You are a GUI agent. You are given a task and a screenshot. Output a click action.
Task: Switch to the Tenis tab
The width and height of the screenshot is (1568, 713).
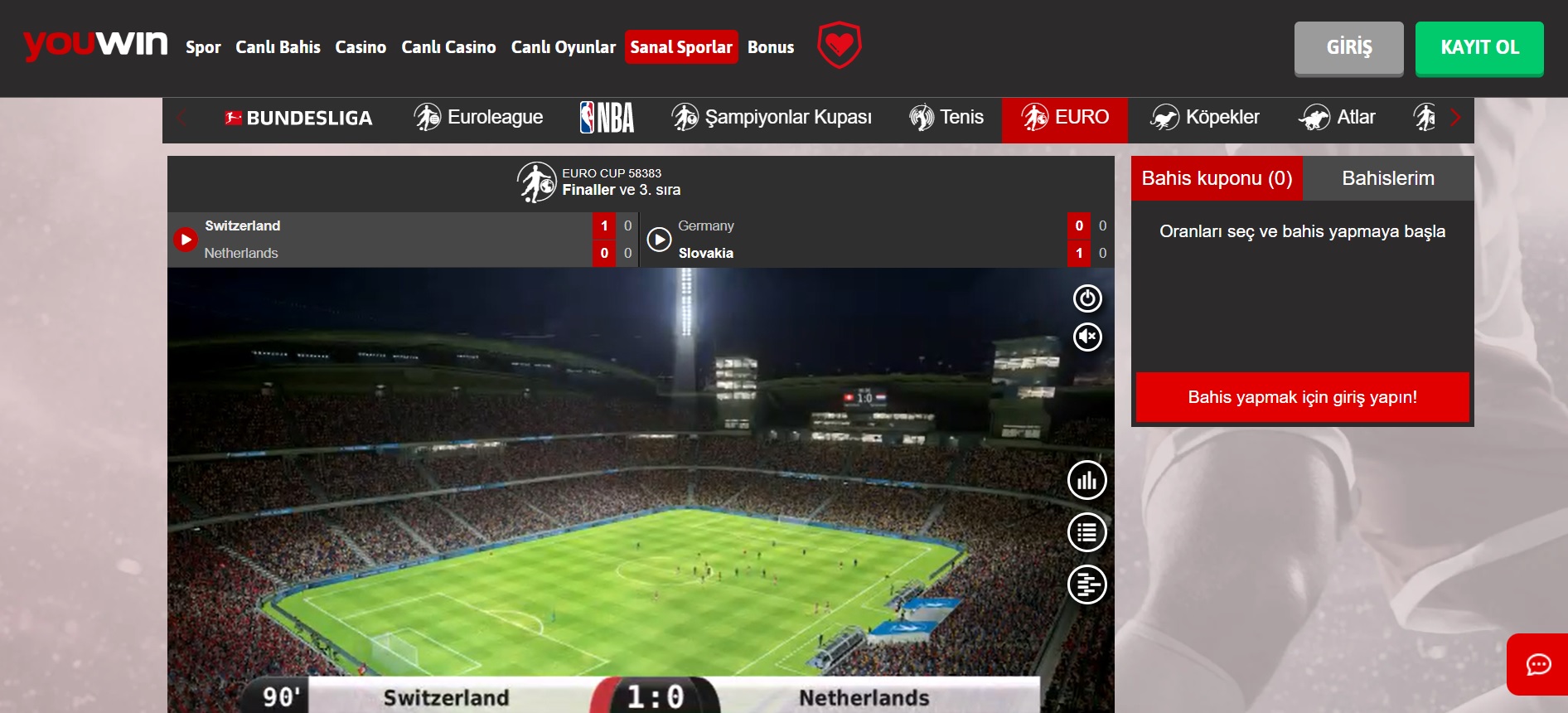tap(946, 118)
